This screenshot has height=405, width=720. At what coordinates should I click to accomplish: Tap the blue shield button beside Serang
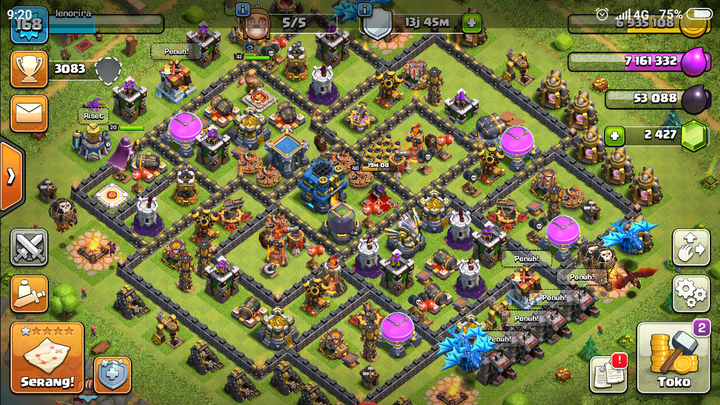(112, 374)
